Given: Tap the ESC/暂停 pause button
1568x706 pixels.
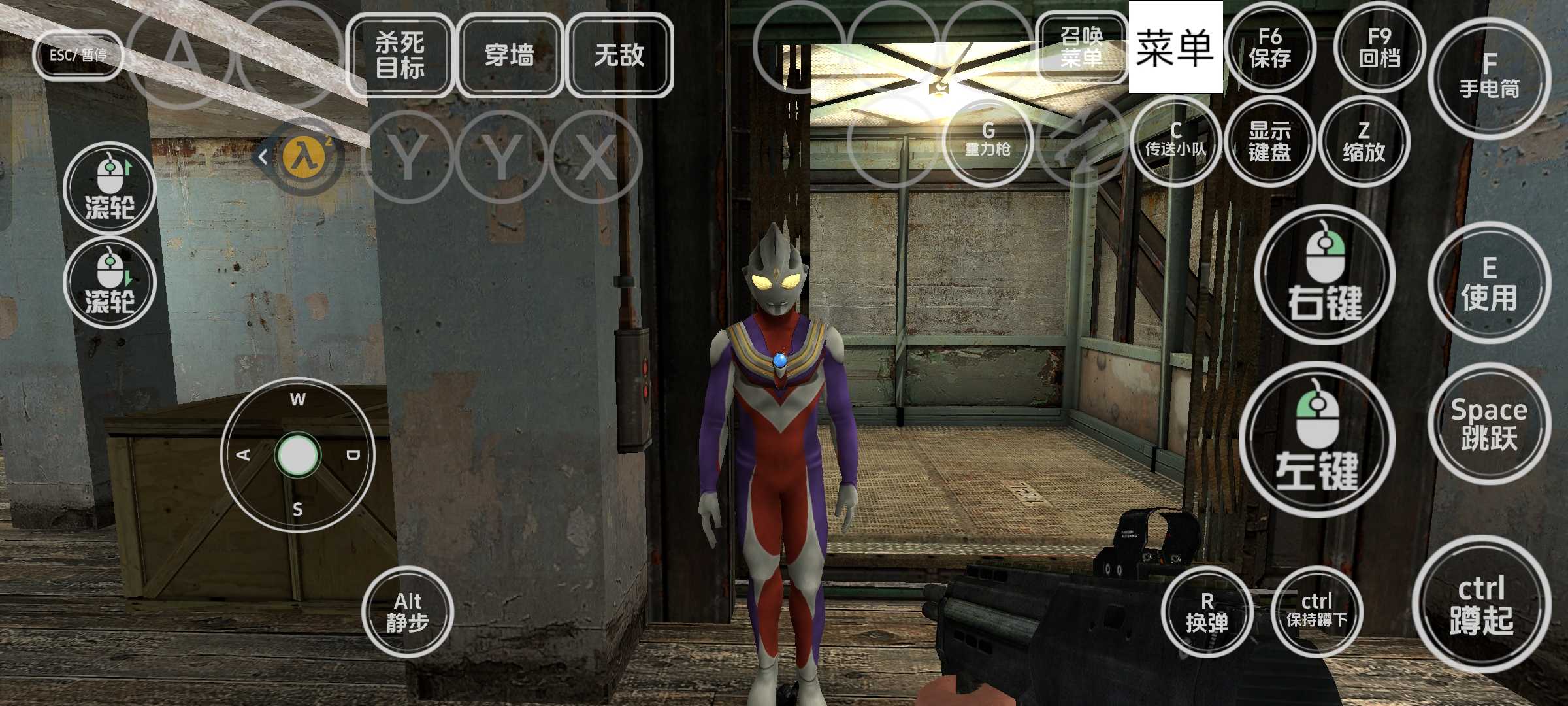Looking at the screenshot, I should (x=78, y=55).
